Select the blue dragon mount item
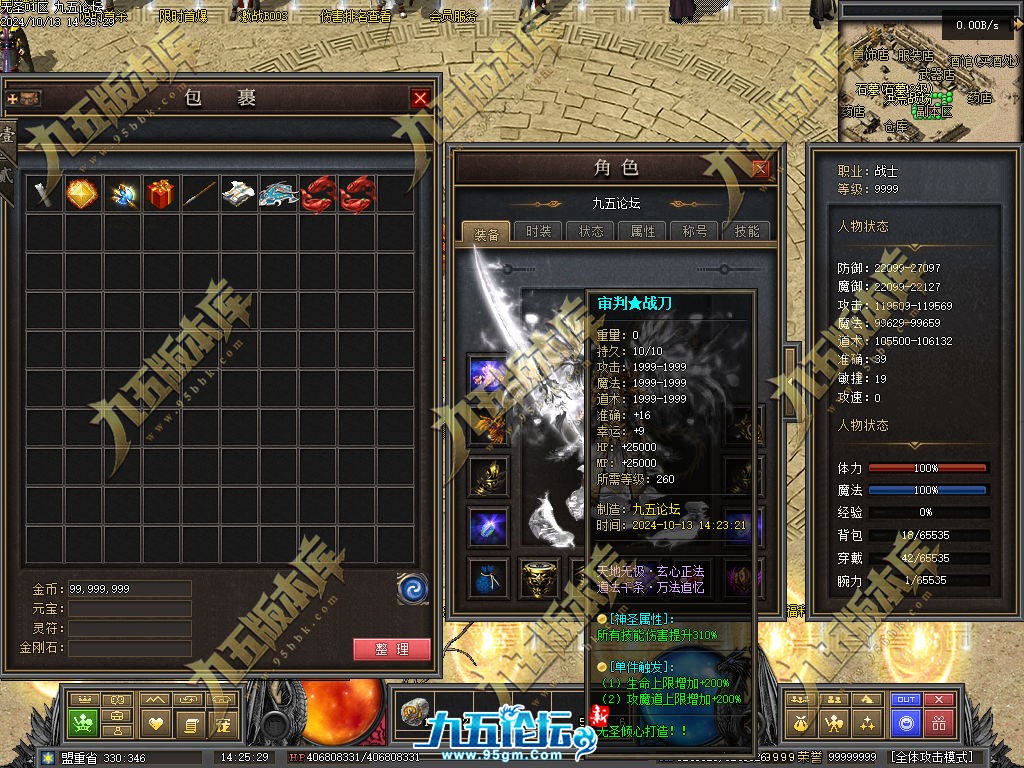 pyautogui.click(x=278, y=193)
